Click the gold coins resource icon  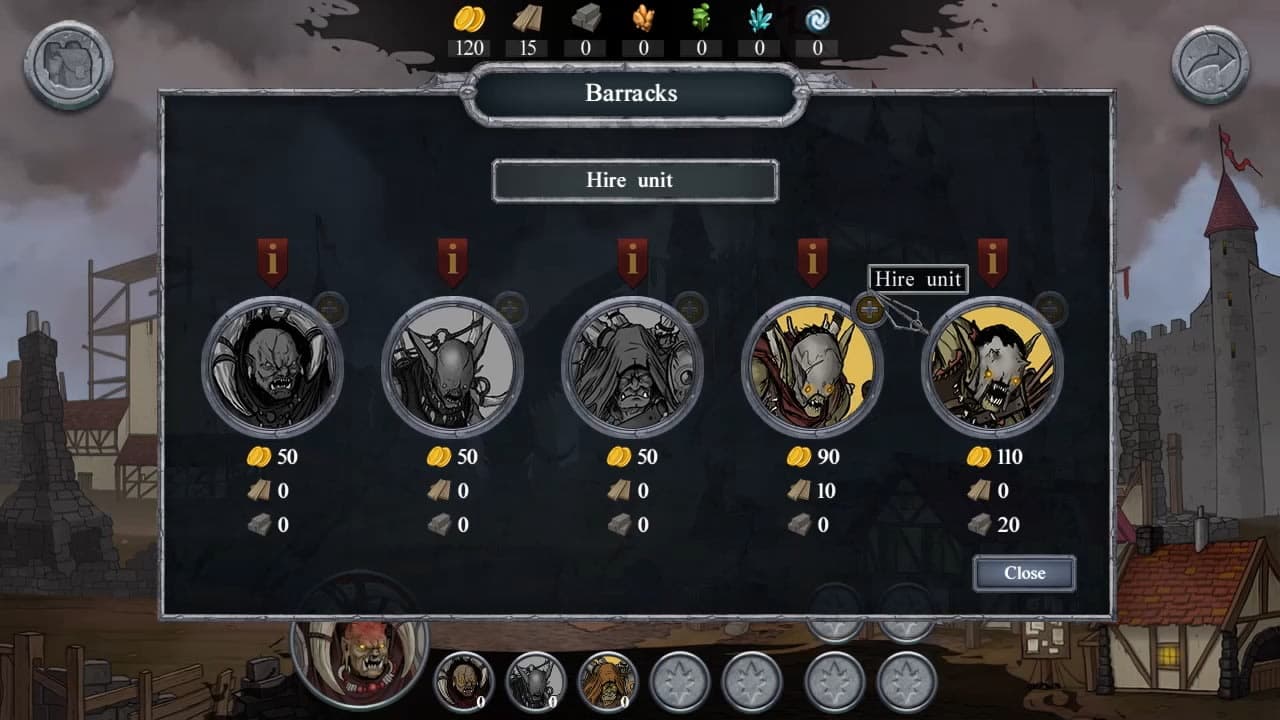click(470, 17)
